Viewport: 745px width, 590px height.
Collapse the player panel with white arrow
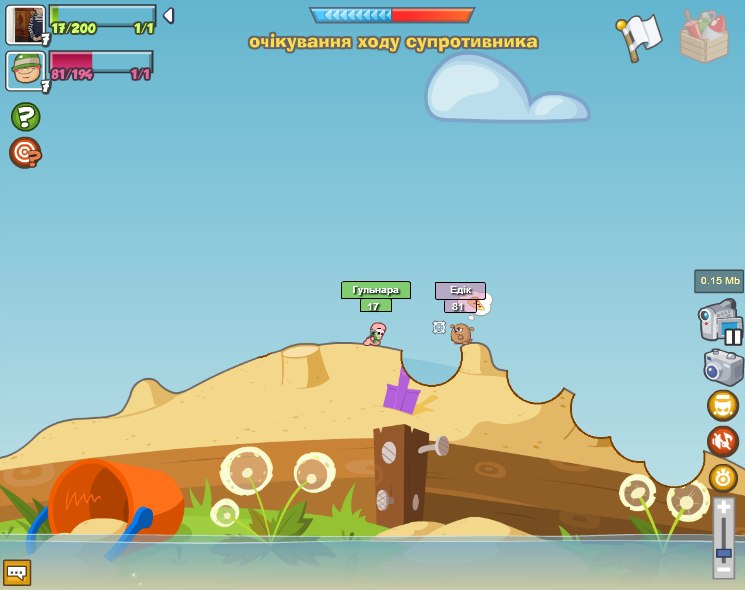click(168, 16)
